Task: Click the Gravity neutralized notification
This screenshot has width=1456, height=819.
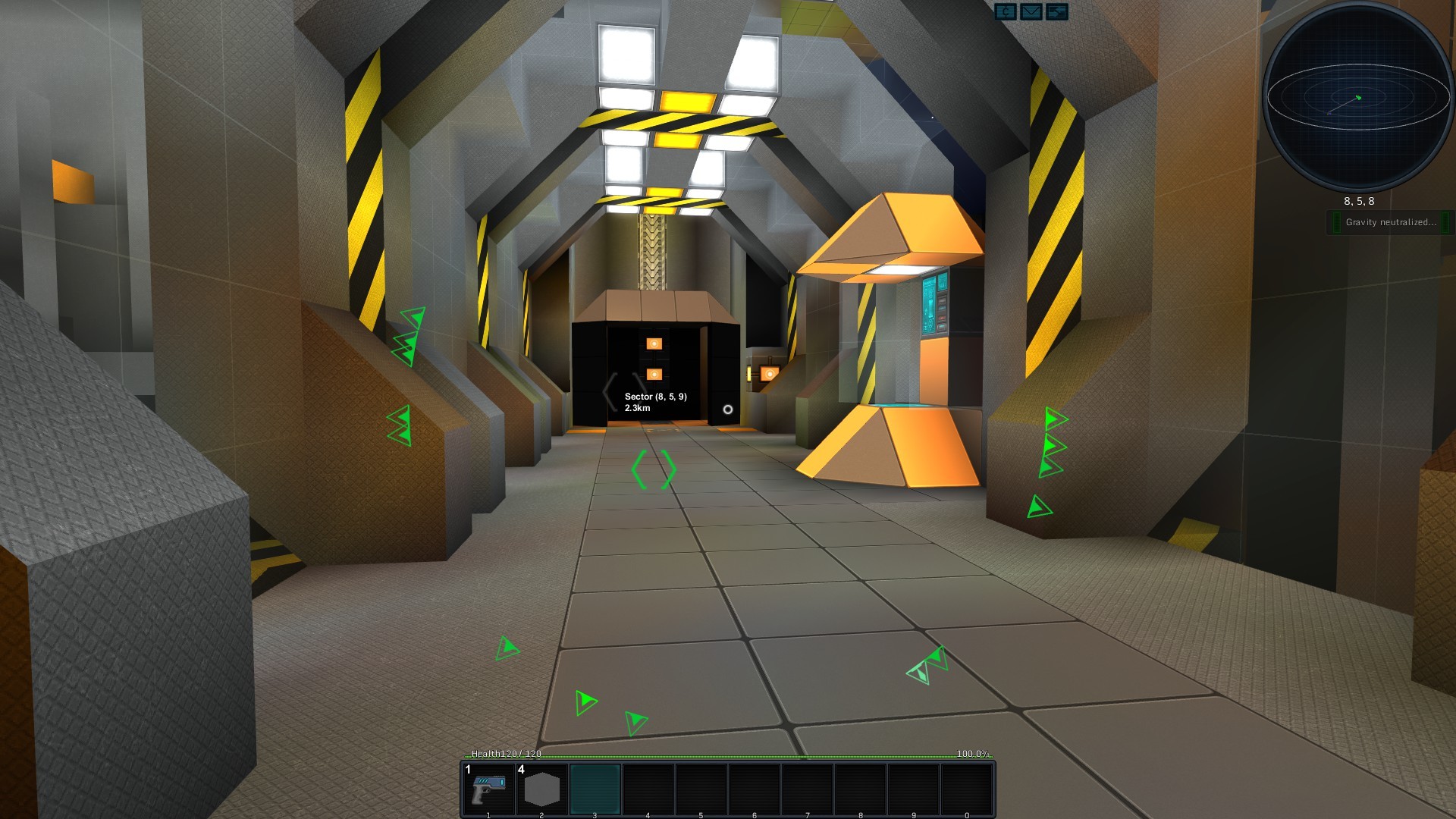Action: point(1390,222)
